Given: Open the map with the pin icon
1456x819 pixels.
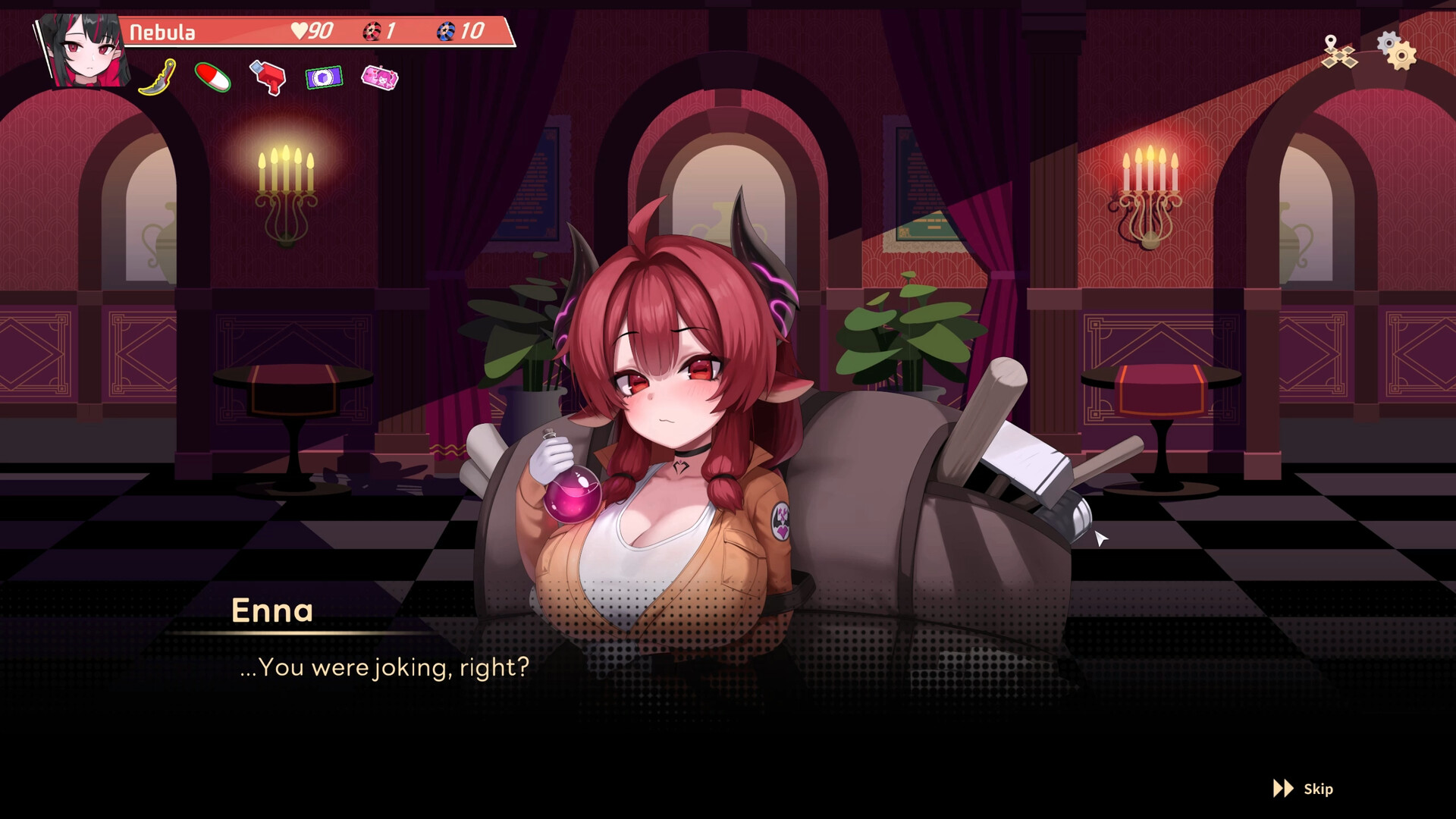Looking at the screenshot, I should (1338, 52).
